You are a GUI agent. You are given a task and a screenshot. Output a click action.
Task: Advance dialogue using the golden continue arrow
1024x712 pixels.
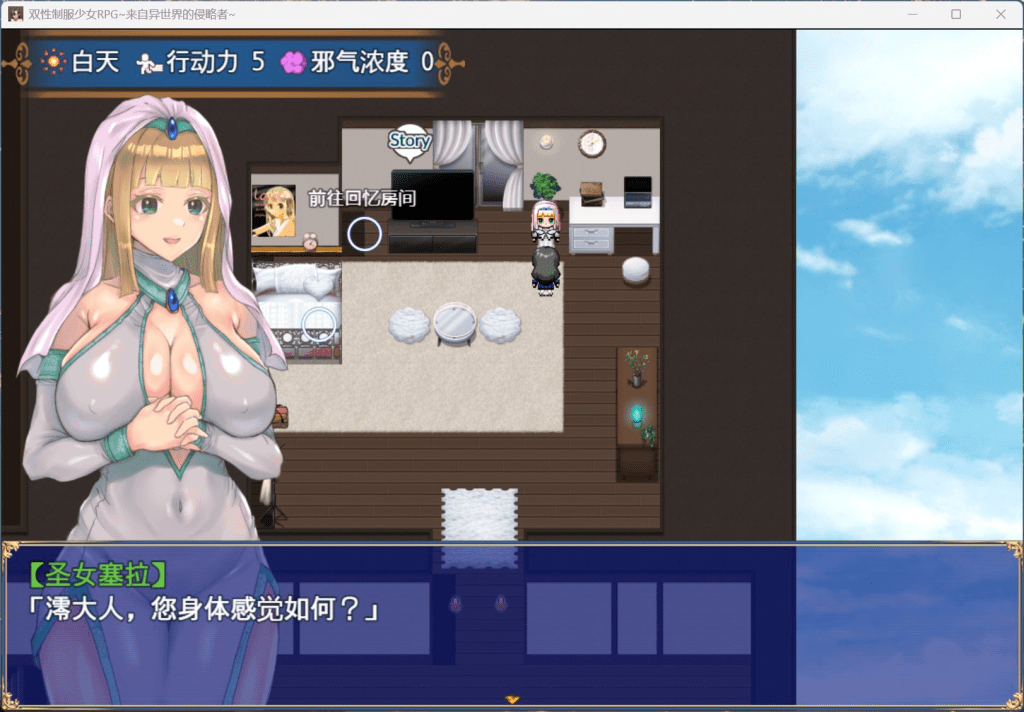point(512,699)
